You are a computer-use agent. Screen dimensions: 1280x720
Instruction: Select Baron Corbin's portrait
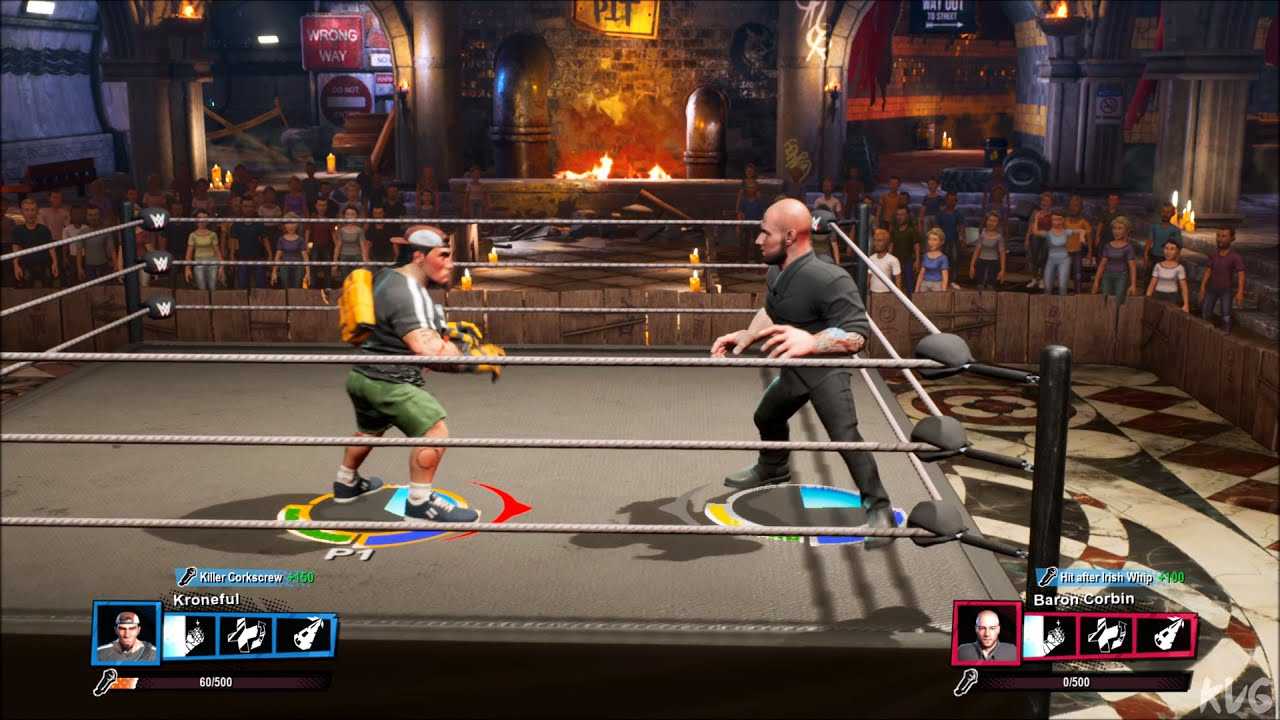coord(986,633)
